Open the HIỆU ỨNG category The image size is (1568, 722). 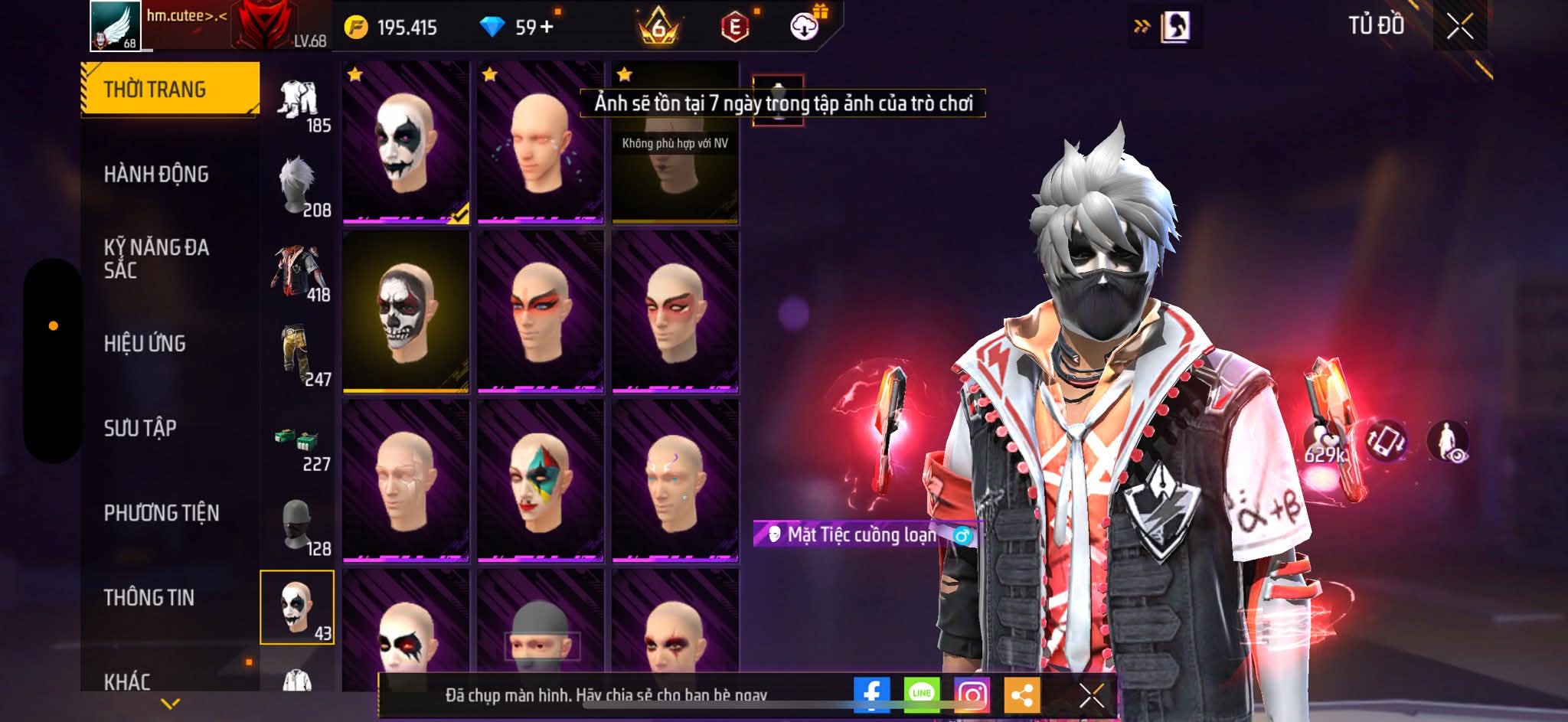pos(145,344)
